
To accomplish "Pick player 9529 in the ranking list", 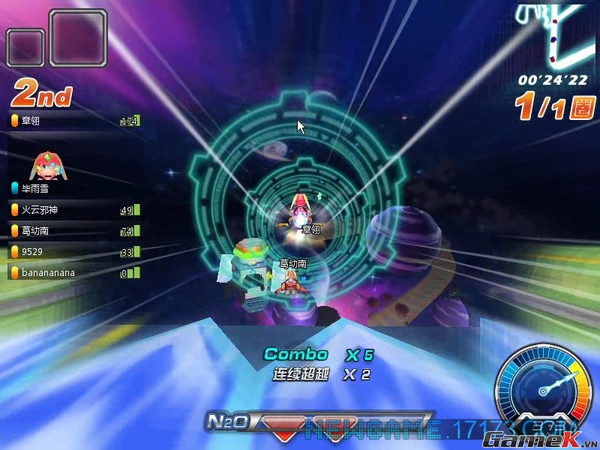I will [x=72, y=251].
